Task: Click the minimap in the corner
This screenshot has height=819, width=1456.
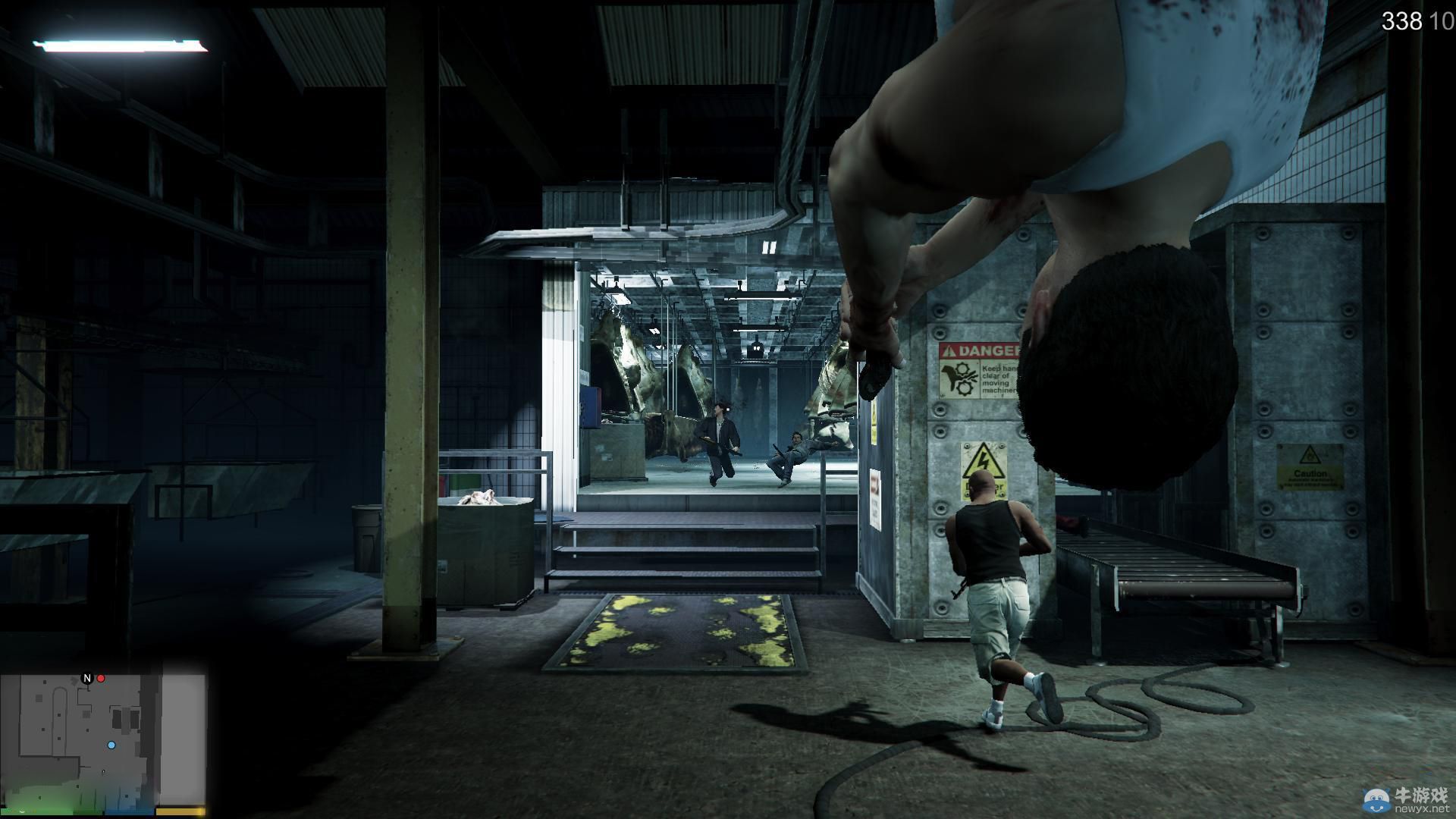Action: coord(104,739)
